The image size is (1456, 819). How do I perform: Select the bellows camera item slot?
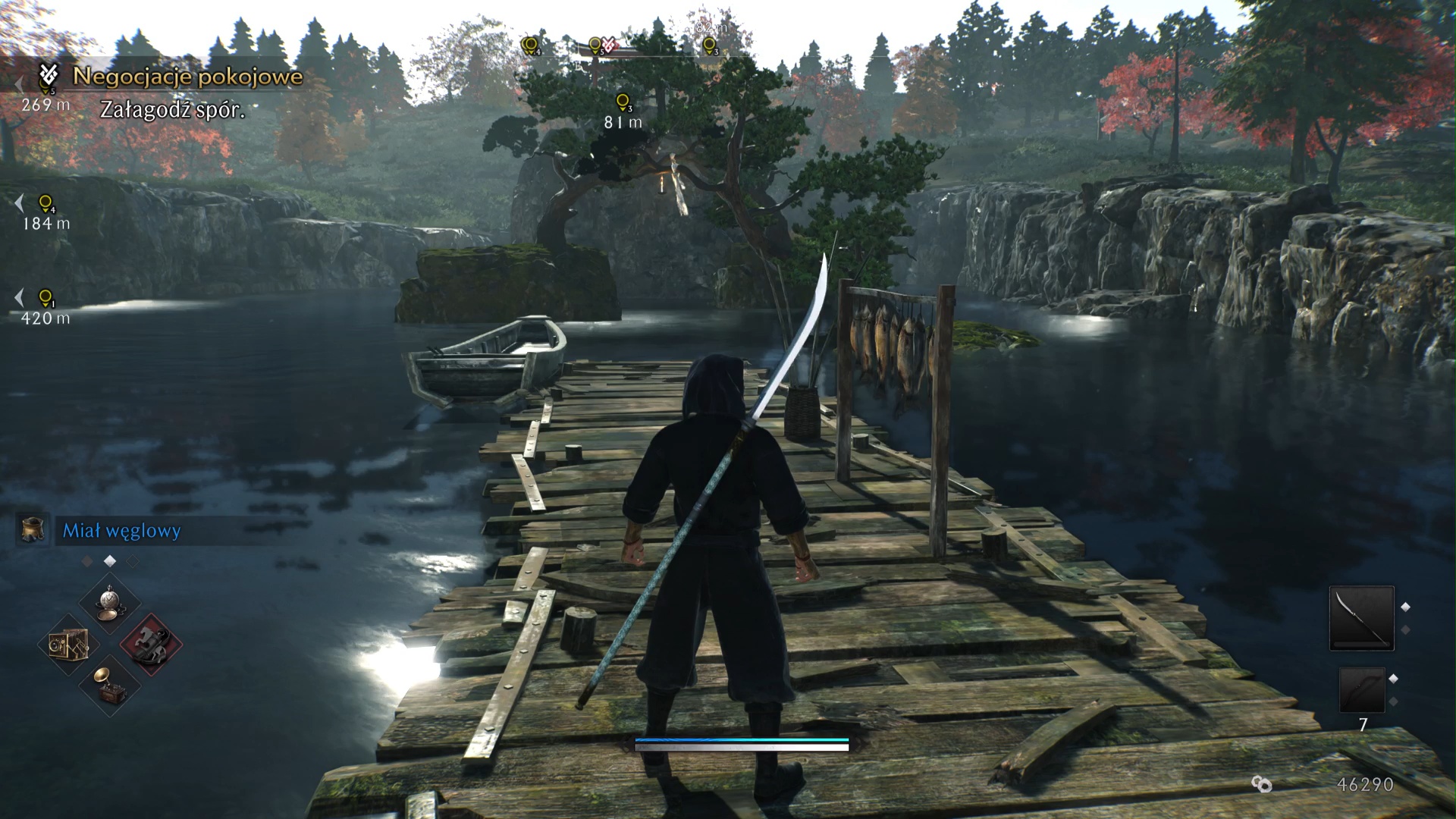click(x=69, y=645)
